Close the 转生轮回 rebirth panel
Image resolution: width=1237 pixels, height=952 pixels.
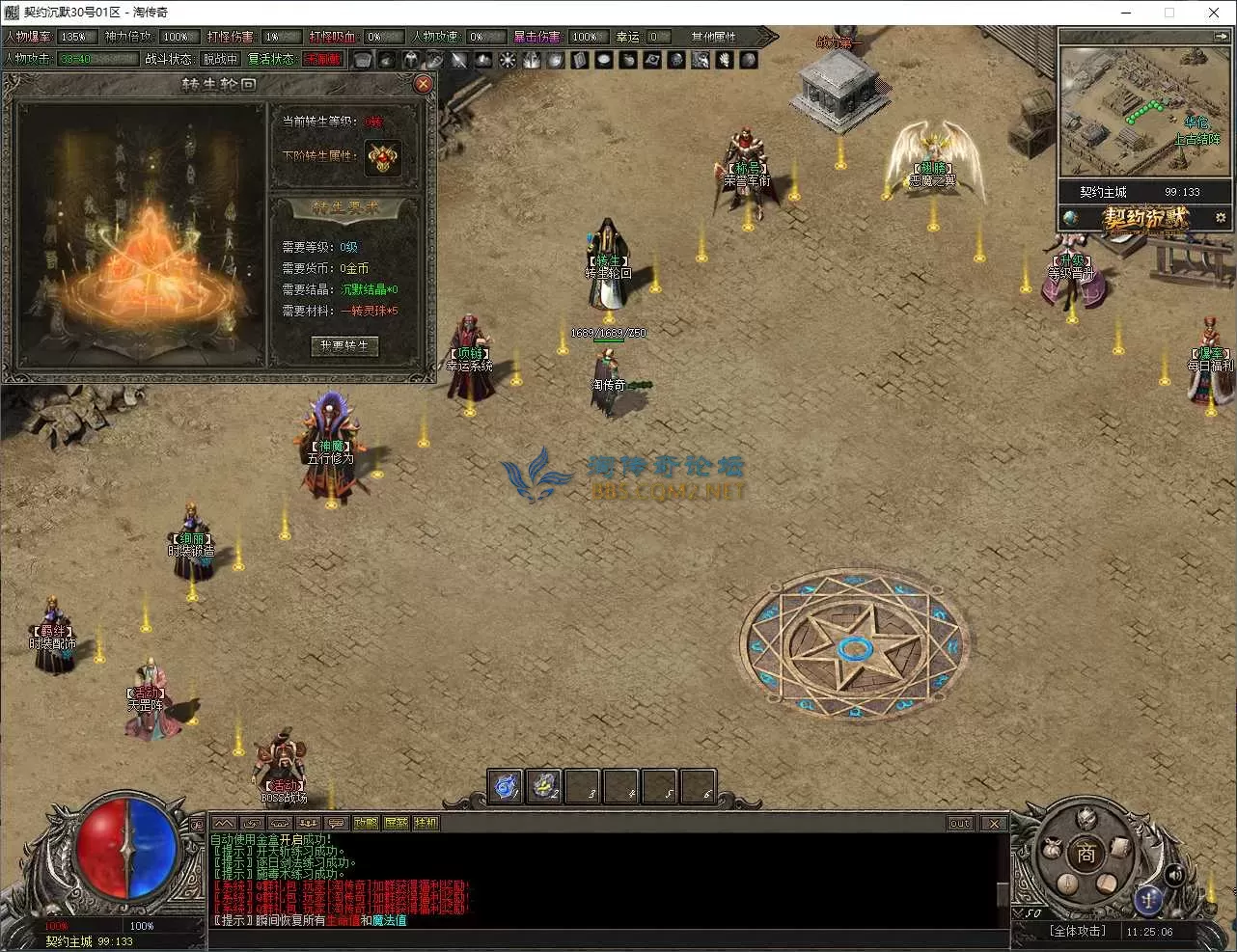coord(423,84)
